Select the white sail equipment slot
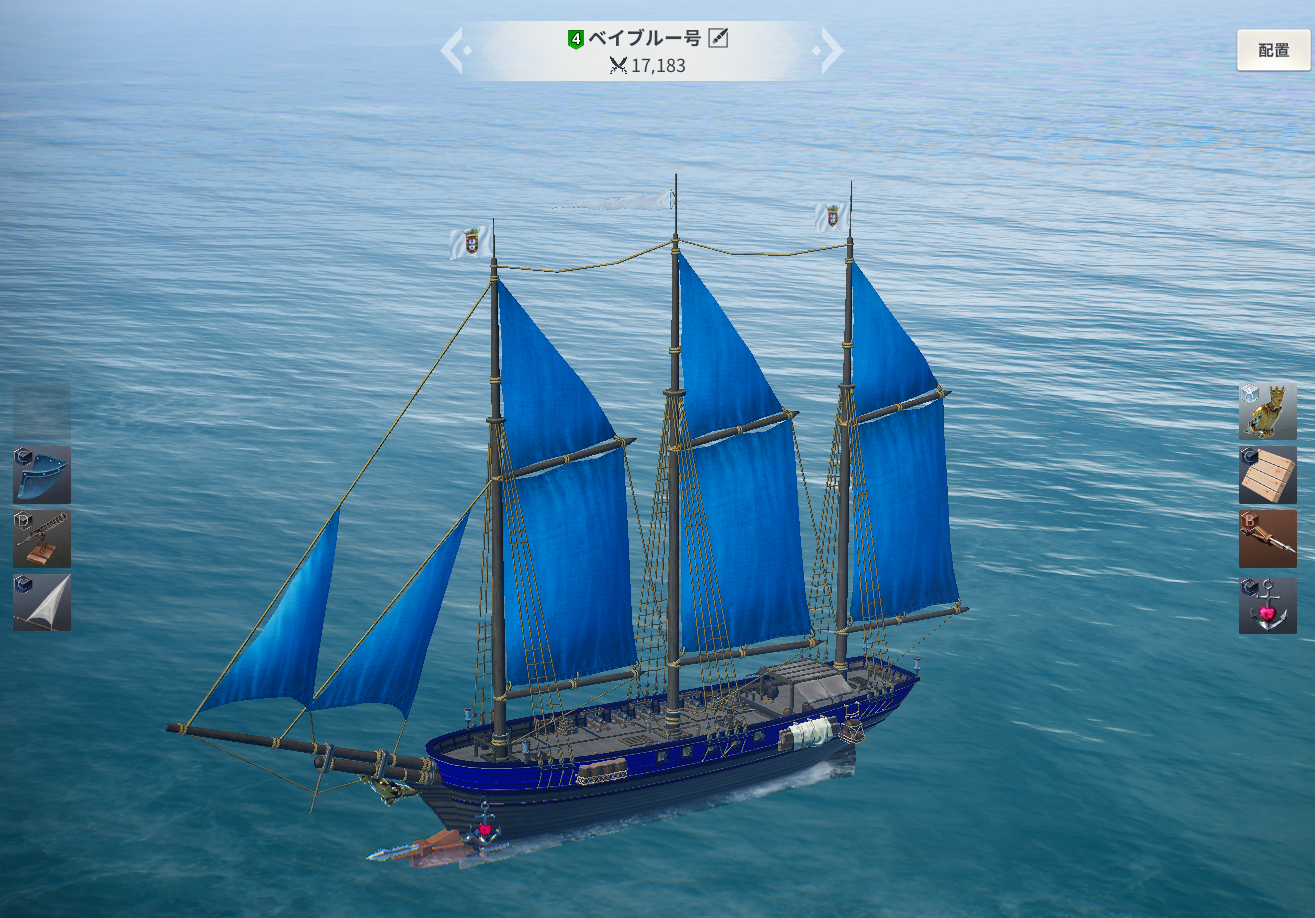This screenshot has width=1315, height=918. (x=42, y=602)
